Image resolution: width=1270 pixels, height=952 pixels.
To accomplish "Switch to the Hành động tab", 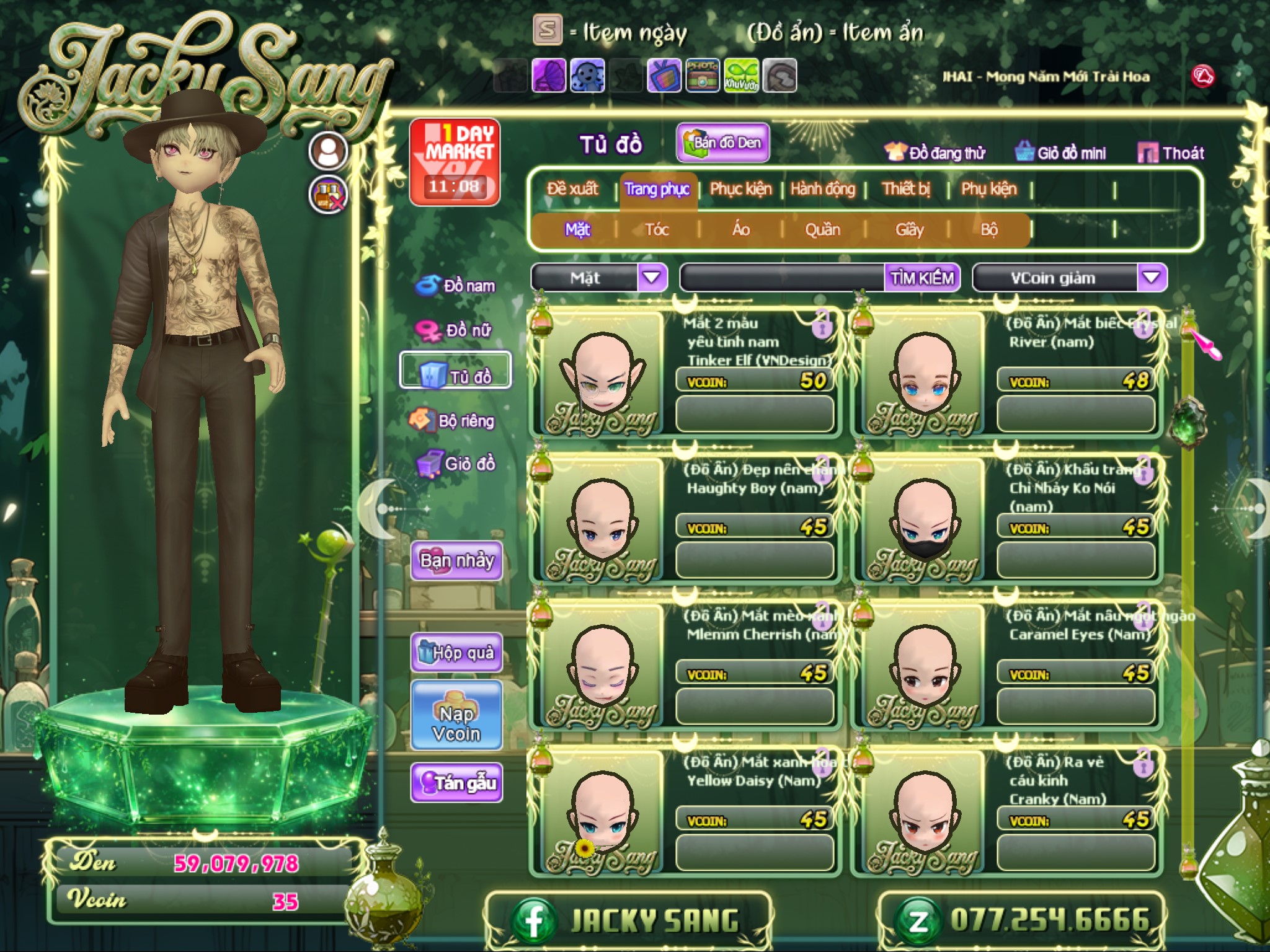I will point(822,188).
